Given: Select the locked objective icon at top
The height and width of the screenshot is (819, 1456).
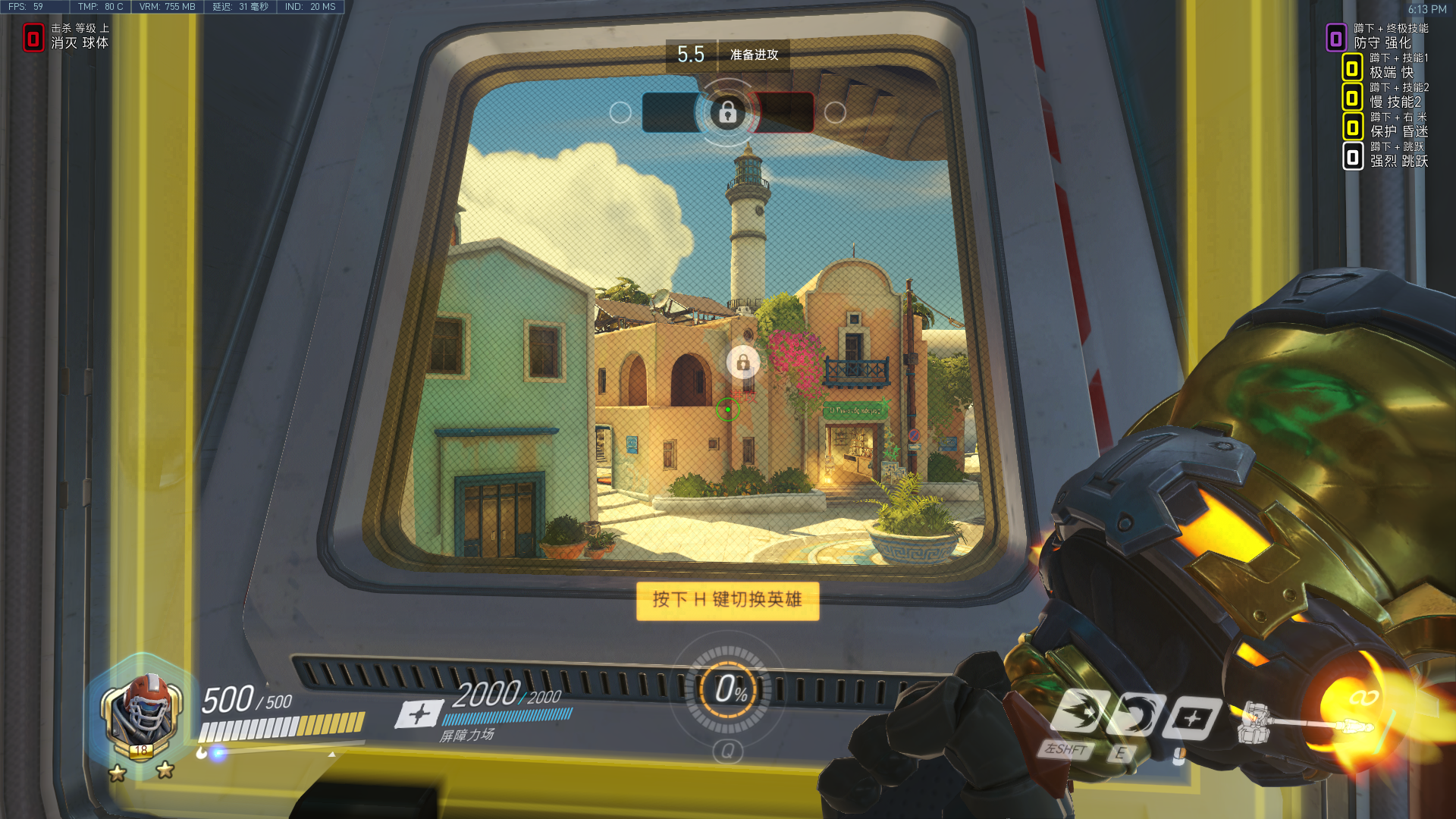Looking at the screenshot, I should 727,113.
